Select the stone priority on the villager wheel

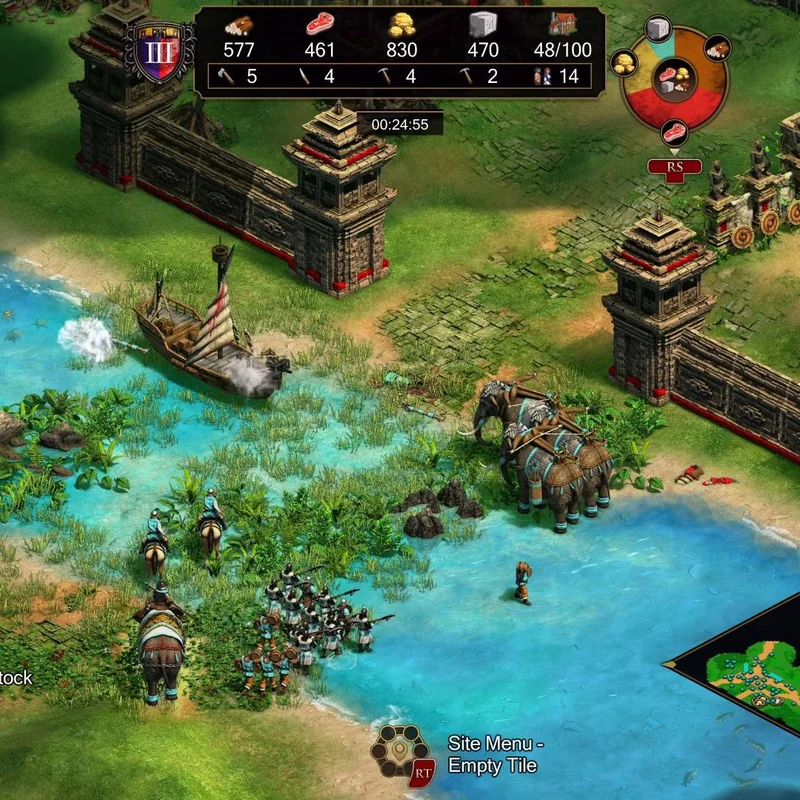tap(657, 28)
